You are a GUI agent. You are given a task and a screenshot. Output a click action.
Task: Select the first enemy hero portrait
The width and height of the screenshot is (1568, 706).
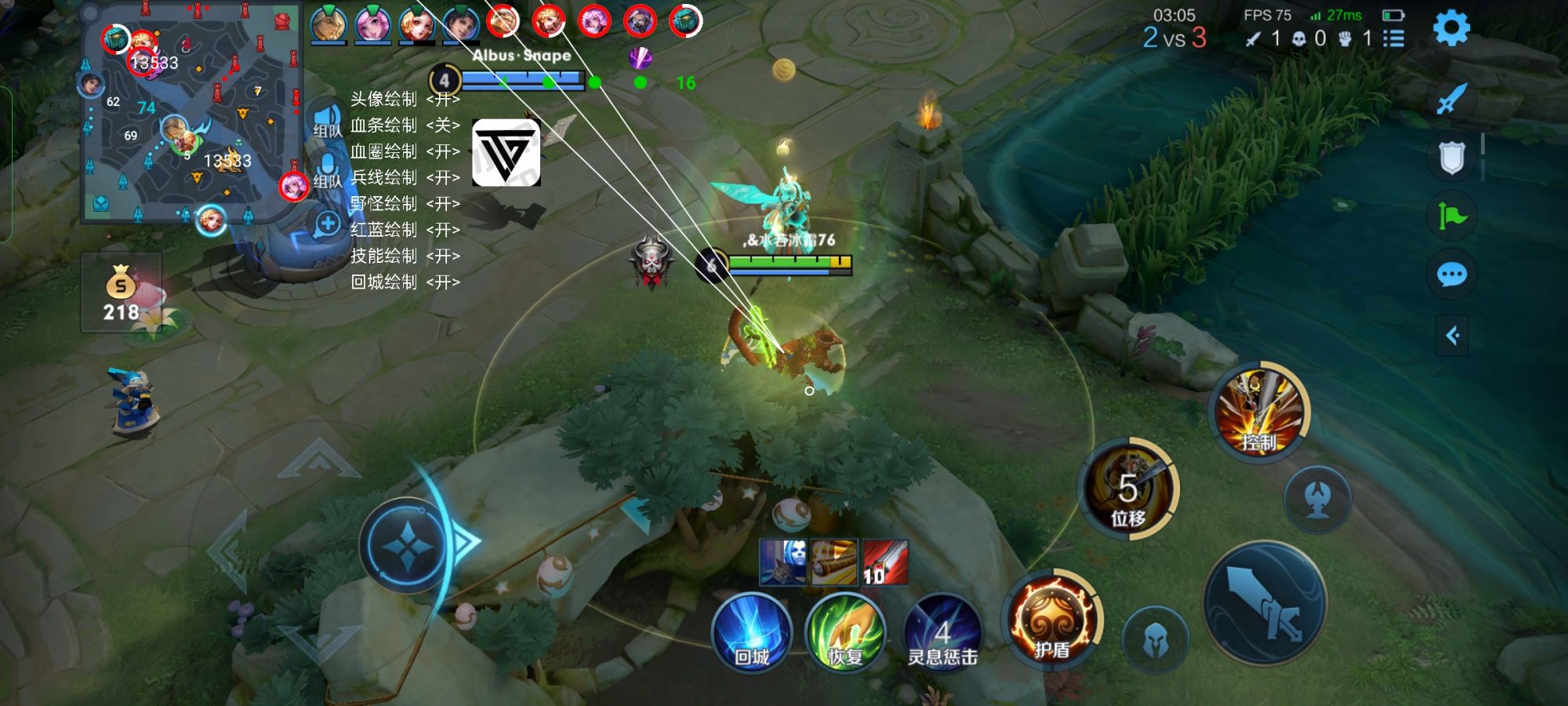coord(502,22)
